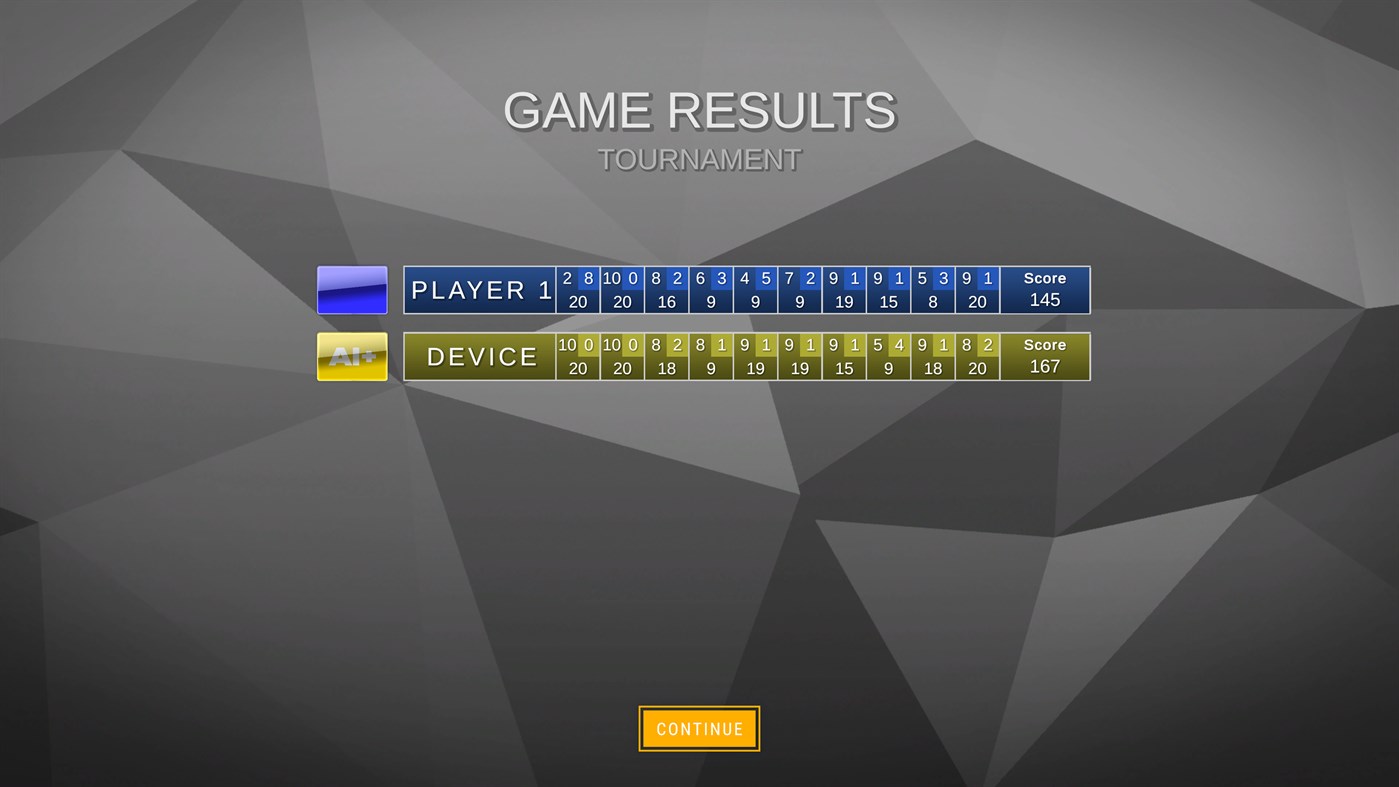Click Device's tenth frame showing 8-2
The width and height of the screenshot is (1399, 787).
pos(977,357)
